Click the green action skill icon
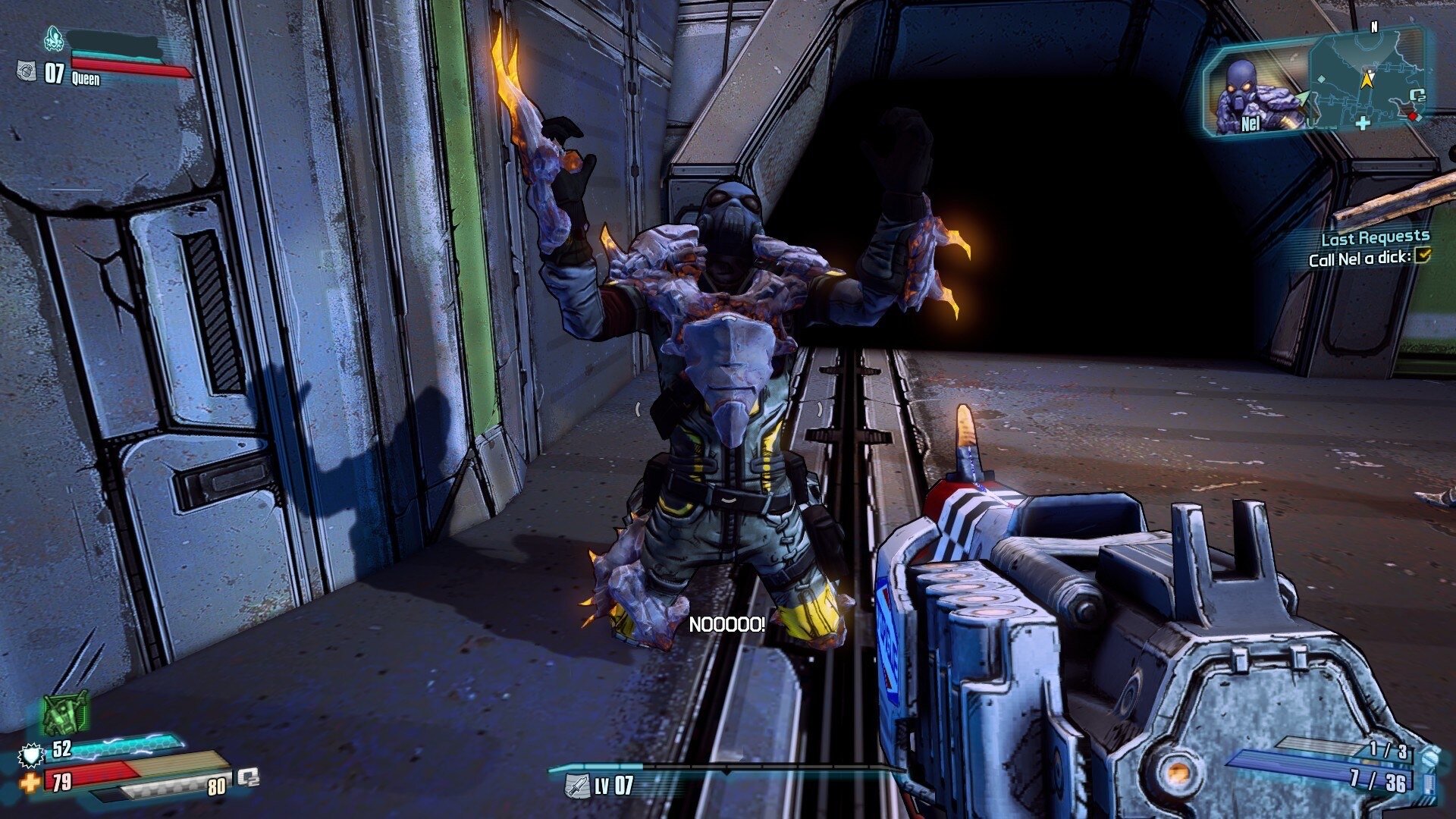Viewport: 1456px width, 819px height. [x=65, y=714]
